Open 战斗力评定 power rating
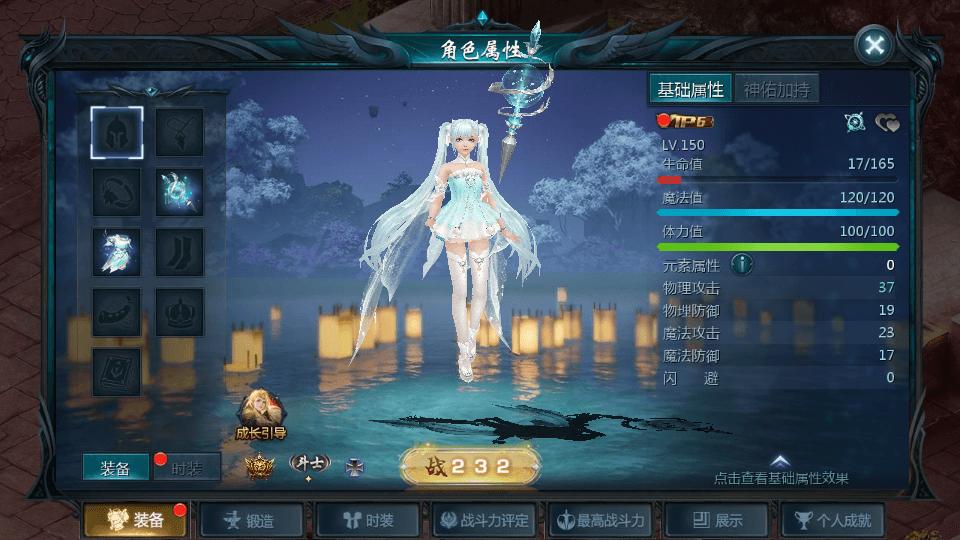 click(484, 520)
